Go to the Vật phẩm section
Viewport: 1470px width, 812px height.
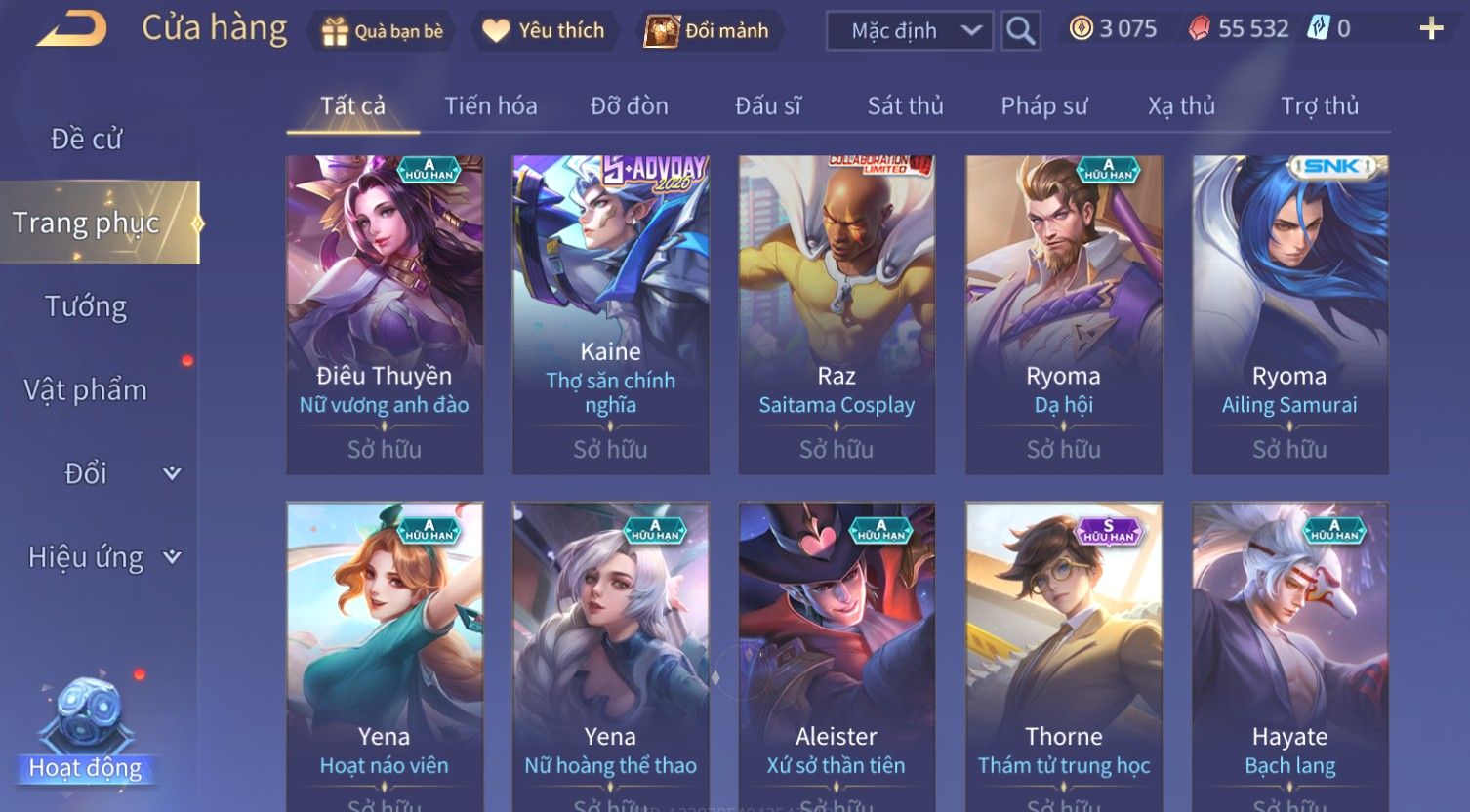click(x=86, y=390)
